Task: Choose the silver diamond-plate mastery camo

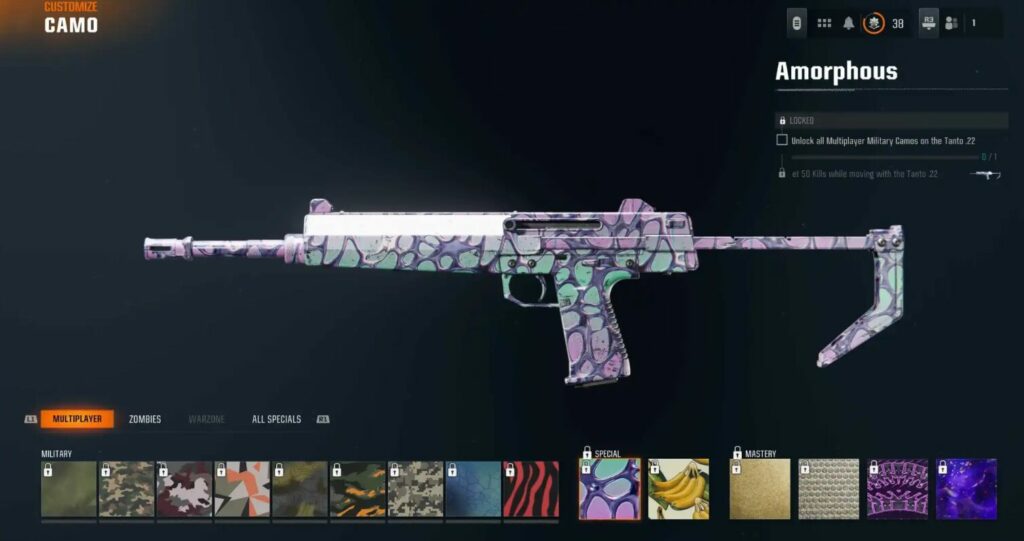Action: (829, 489)
